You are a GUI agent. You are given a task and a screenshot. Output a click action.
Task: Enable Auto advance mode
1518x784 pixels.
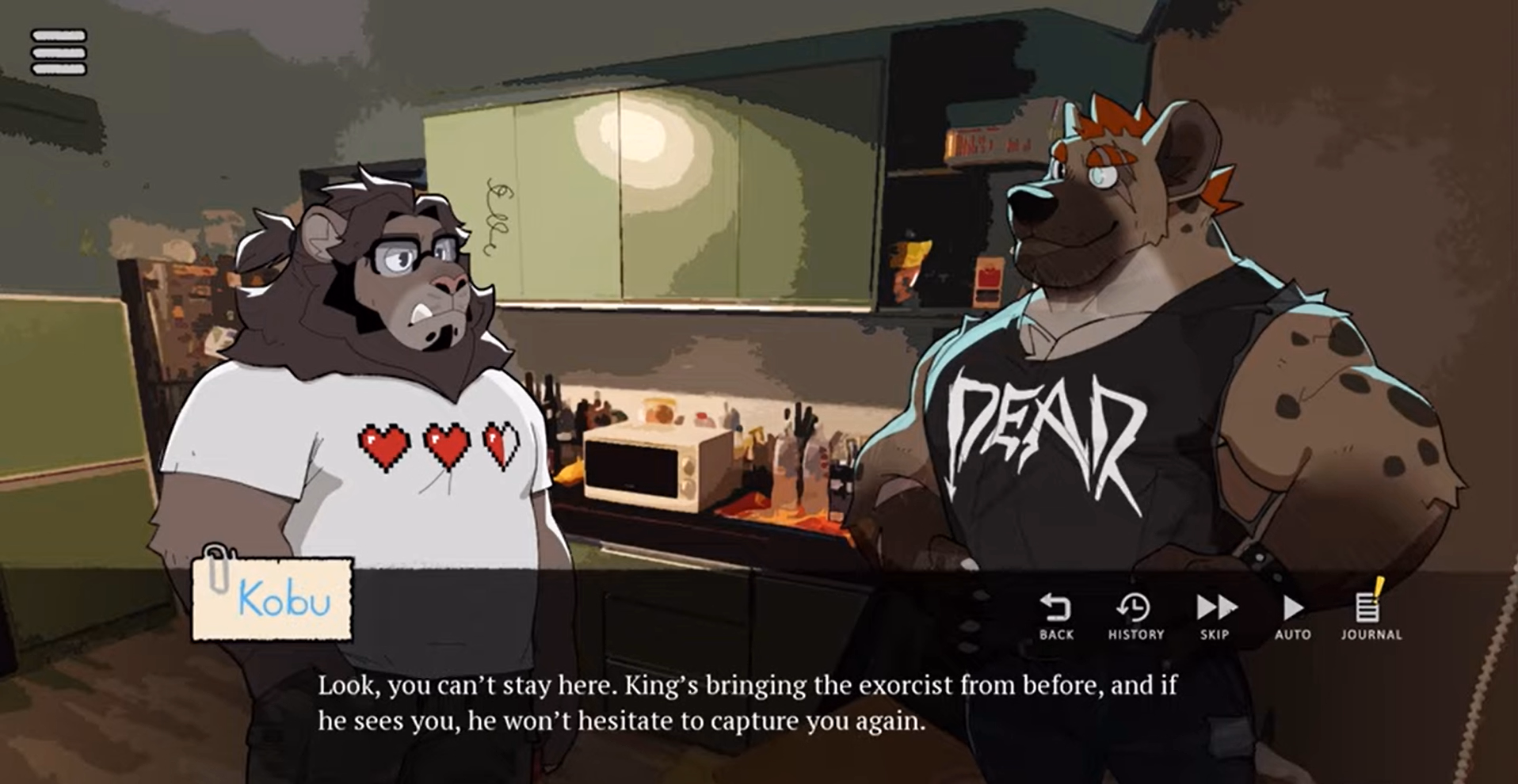1292,616
